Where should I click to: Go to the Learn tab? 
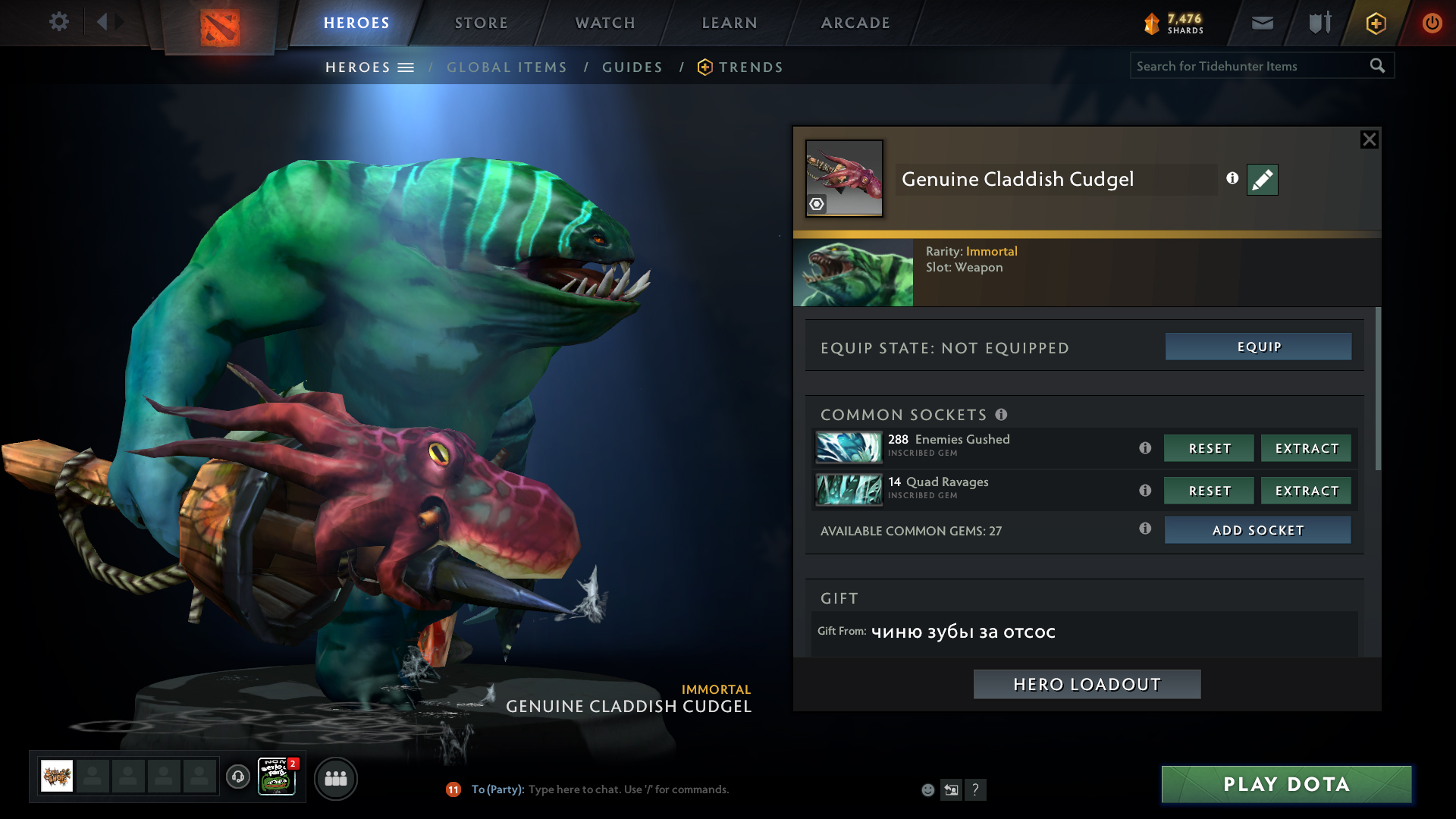tap(729, 23)
